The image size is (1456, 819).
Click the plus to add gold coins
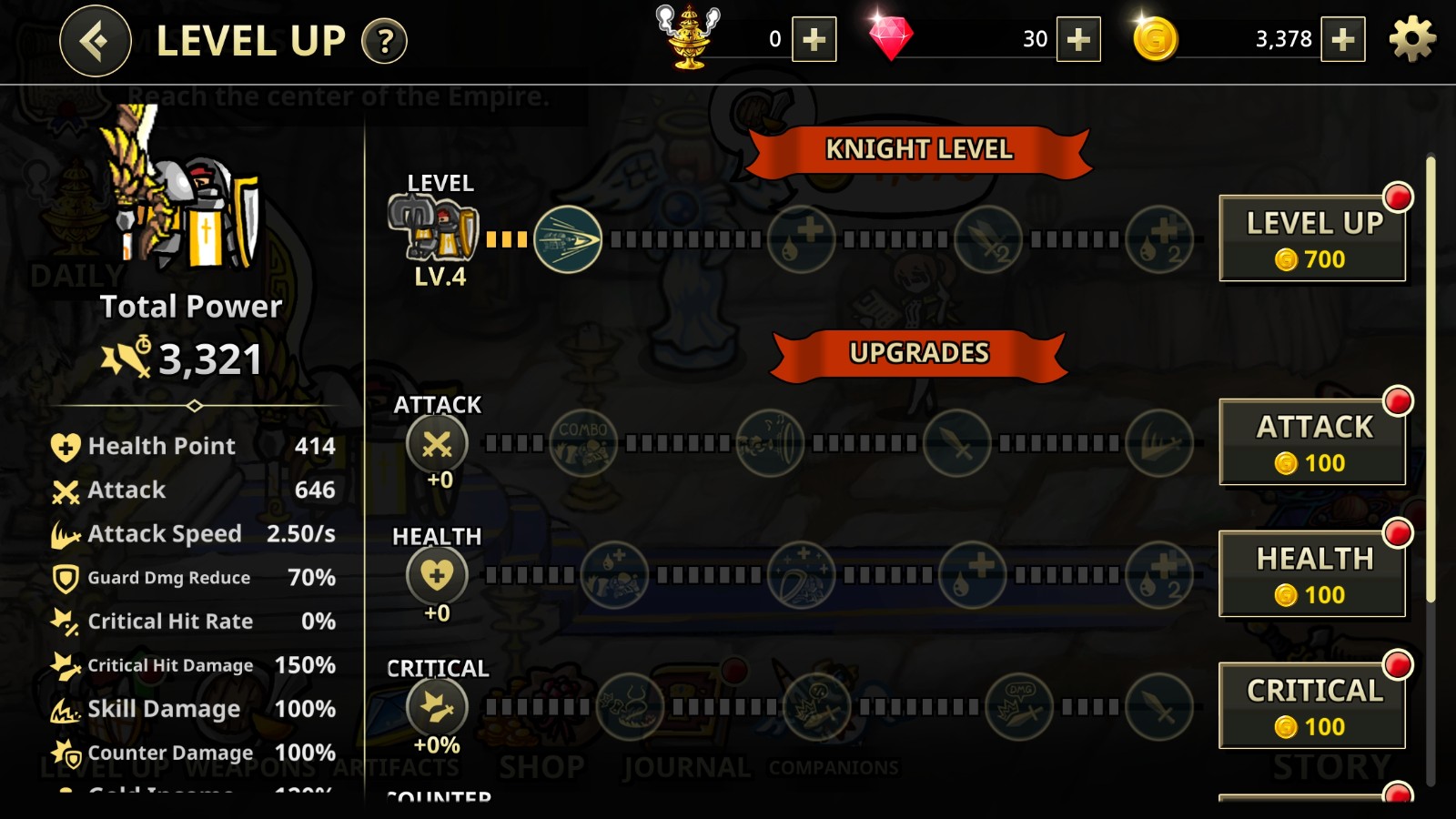coord(1341,39)
